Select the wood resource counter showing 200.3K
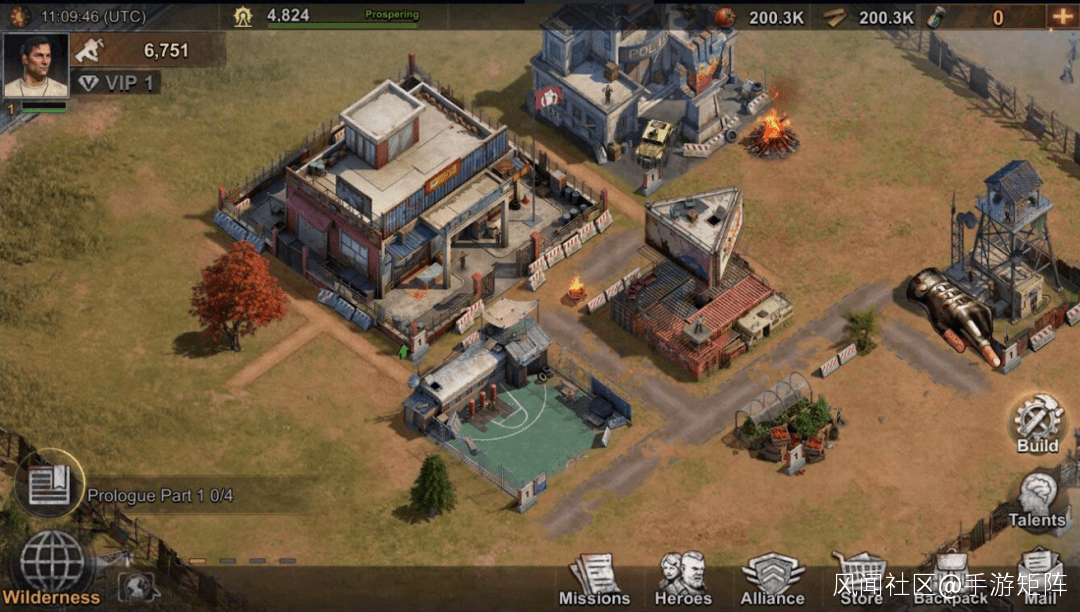This screenshot has width=1080, height=612. tap(870, 17)
